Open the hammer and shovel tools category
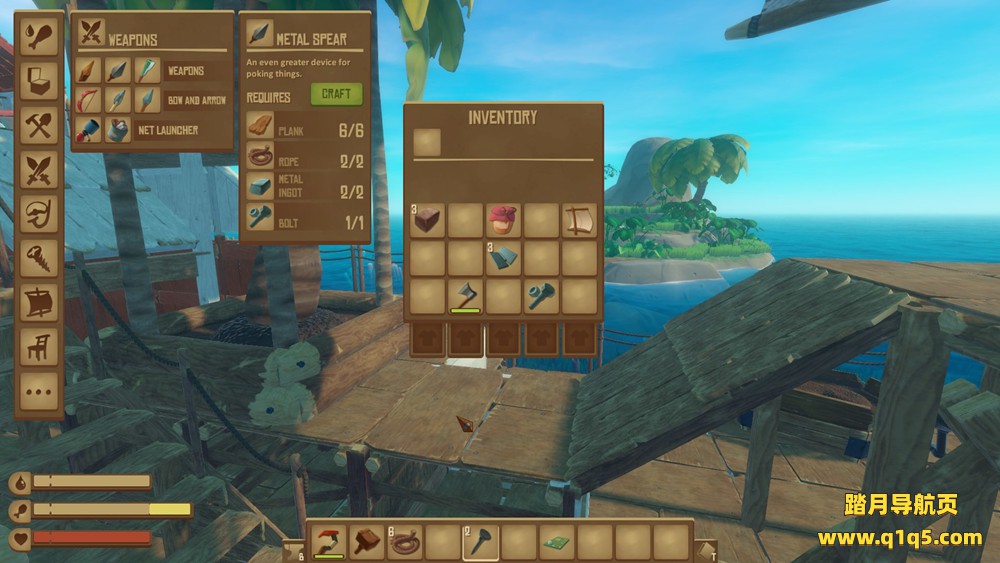This screenshot has height=563, width=1000. 39,126
